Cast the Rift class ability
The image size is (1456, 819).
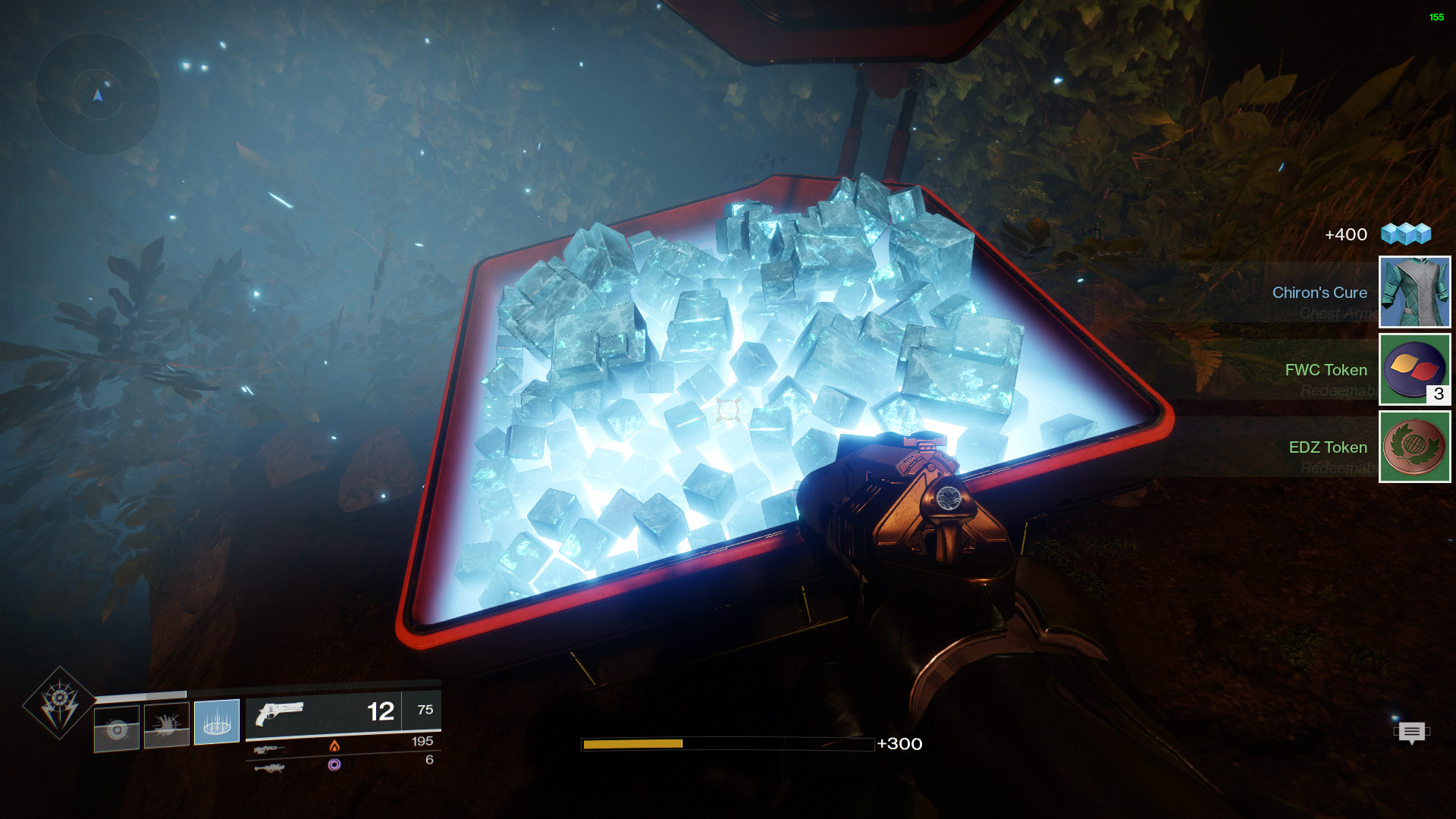(217, 722)
